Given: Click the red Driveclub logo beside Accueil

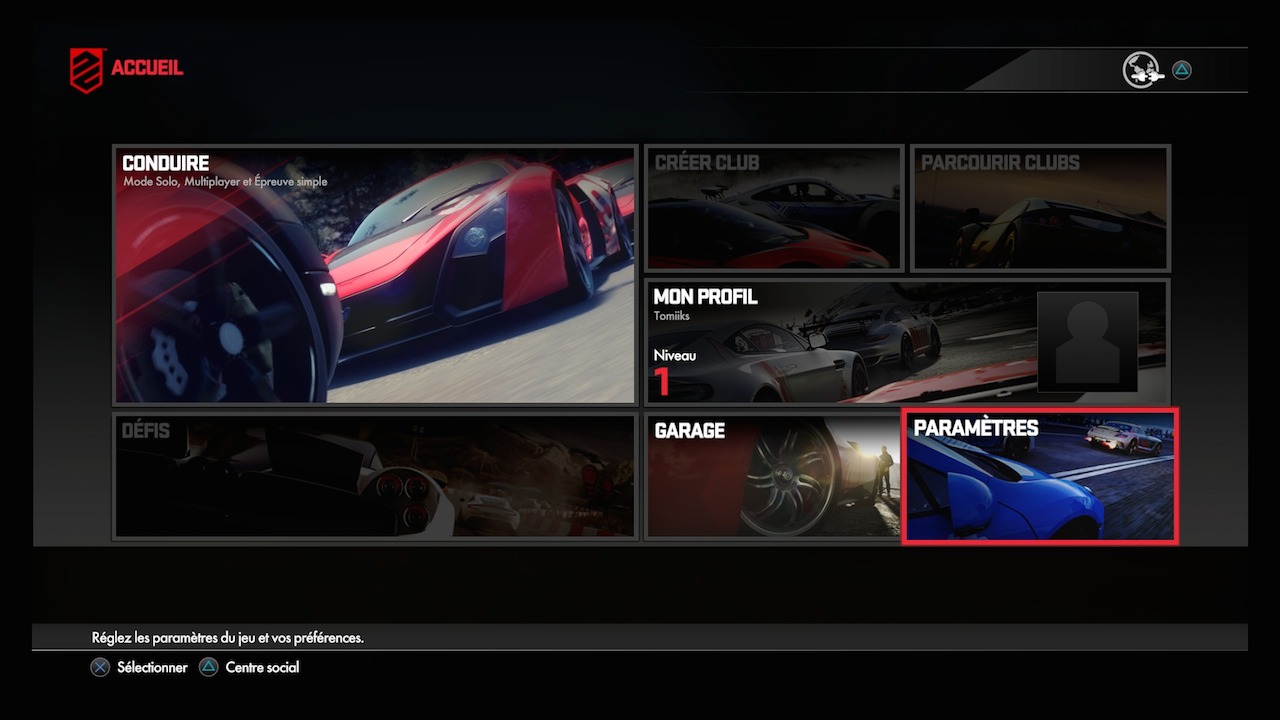Looking at the screenshot, I should 86,70.
